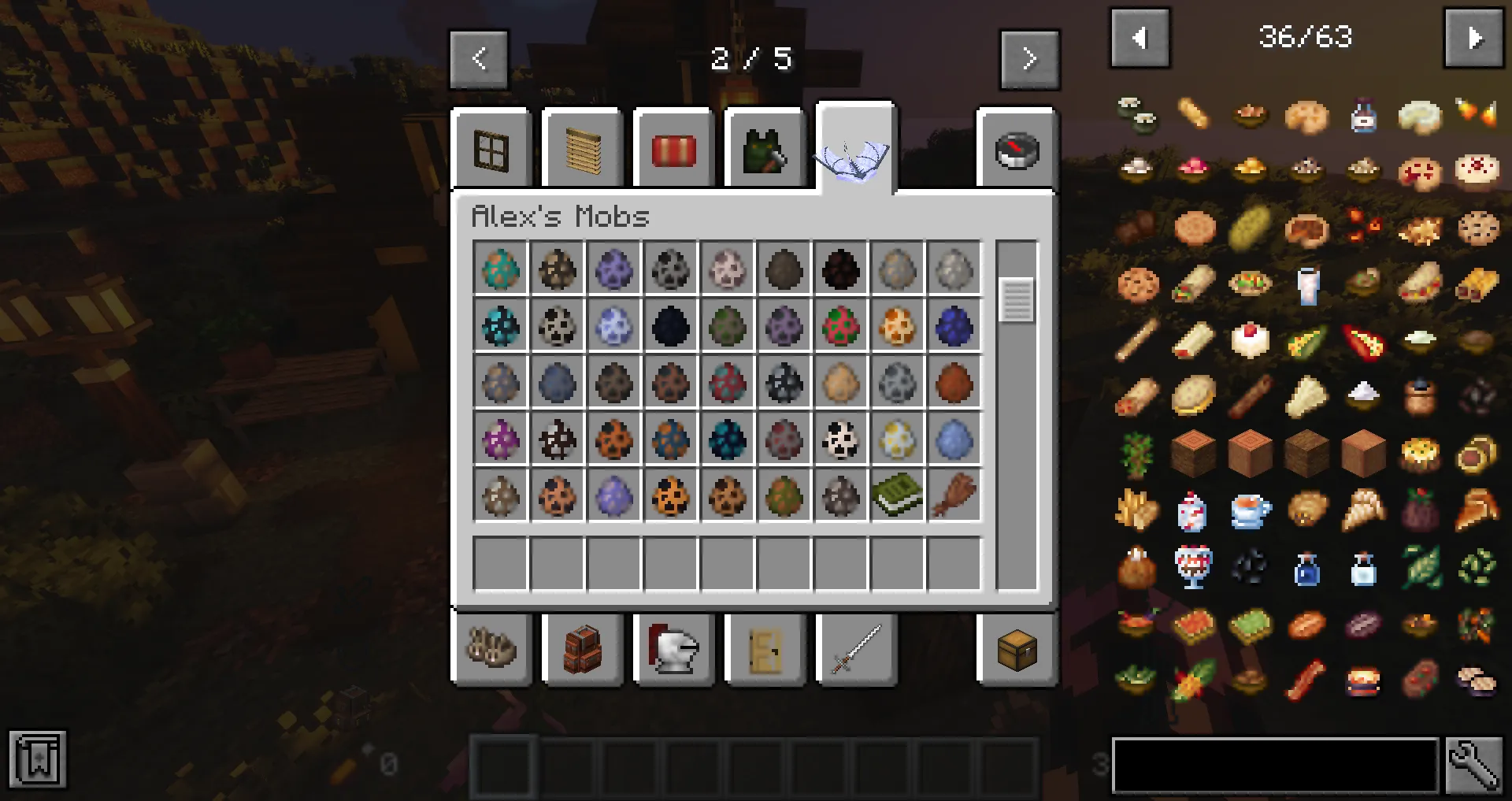1512x801 pixels.
Task: Pick up the green recipe book item
Action: pos(897,497)
